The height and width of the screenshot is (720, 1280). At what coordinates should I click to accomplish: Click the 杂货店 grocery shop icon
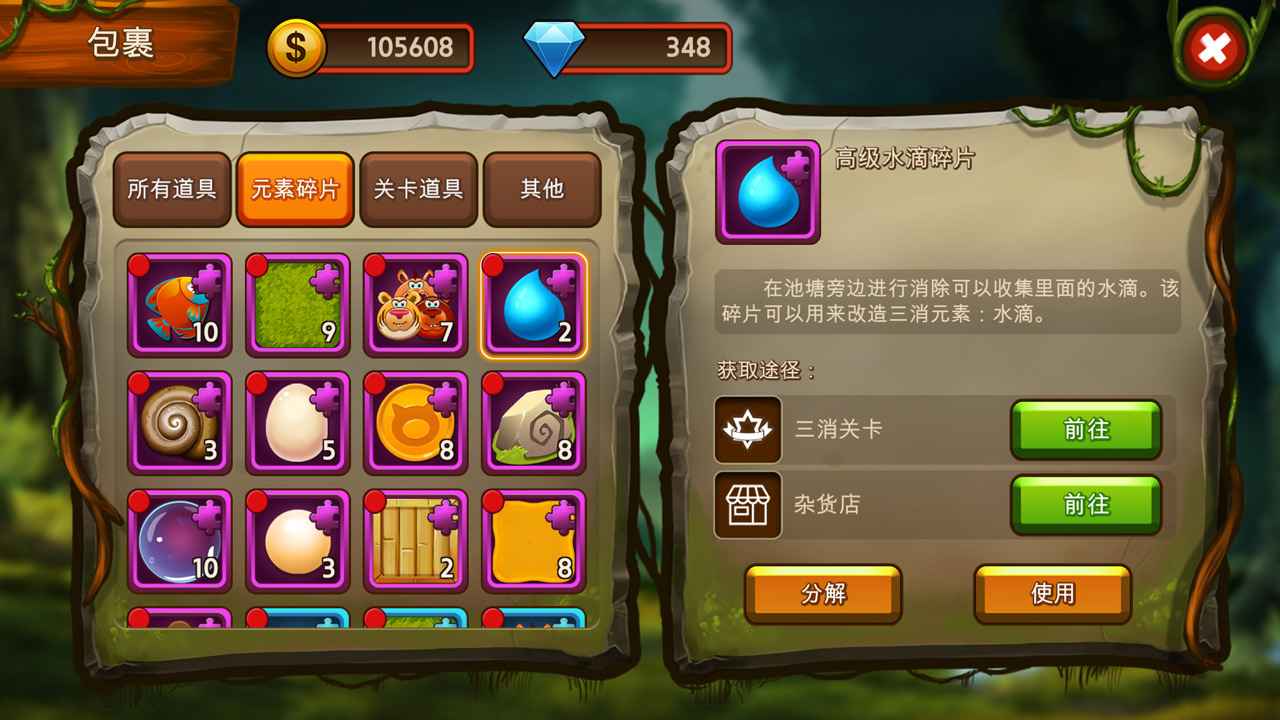[746, 505]
